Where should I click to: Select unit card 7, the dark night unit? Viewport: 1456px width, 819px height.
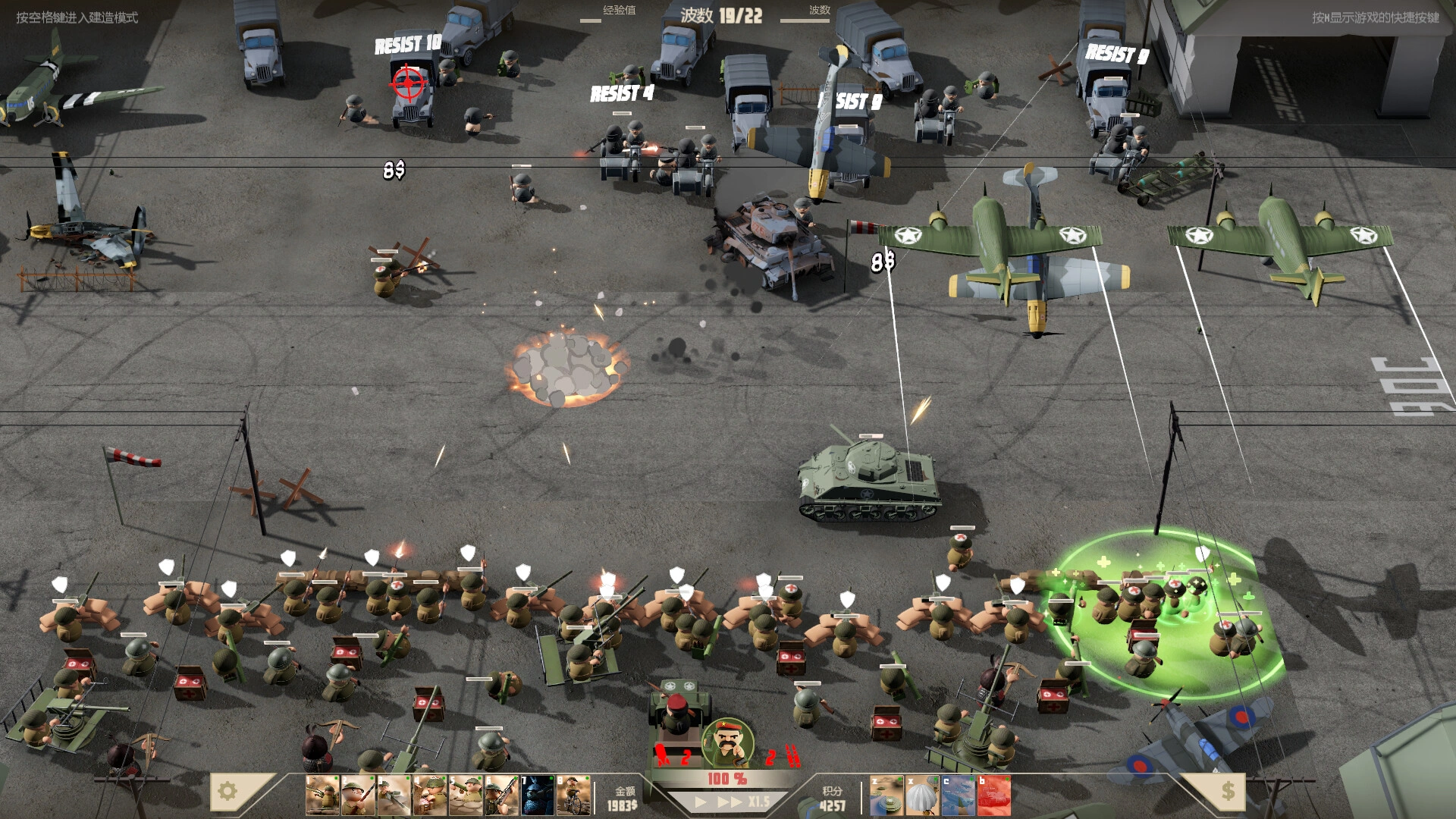click(536, 796)
